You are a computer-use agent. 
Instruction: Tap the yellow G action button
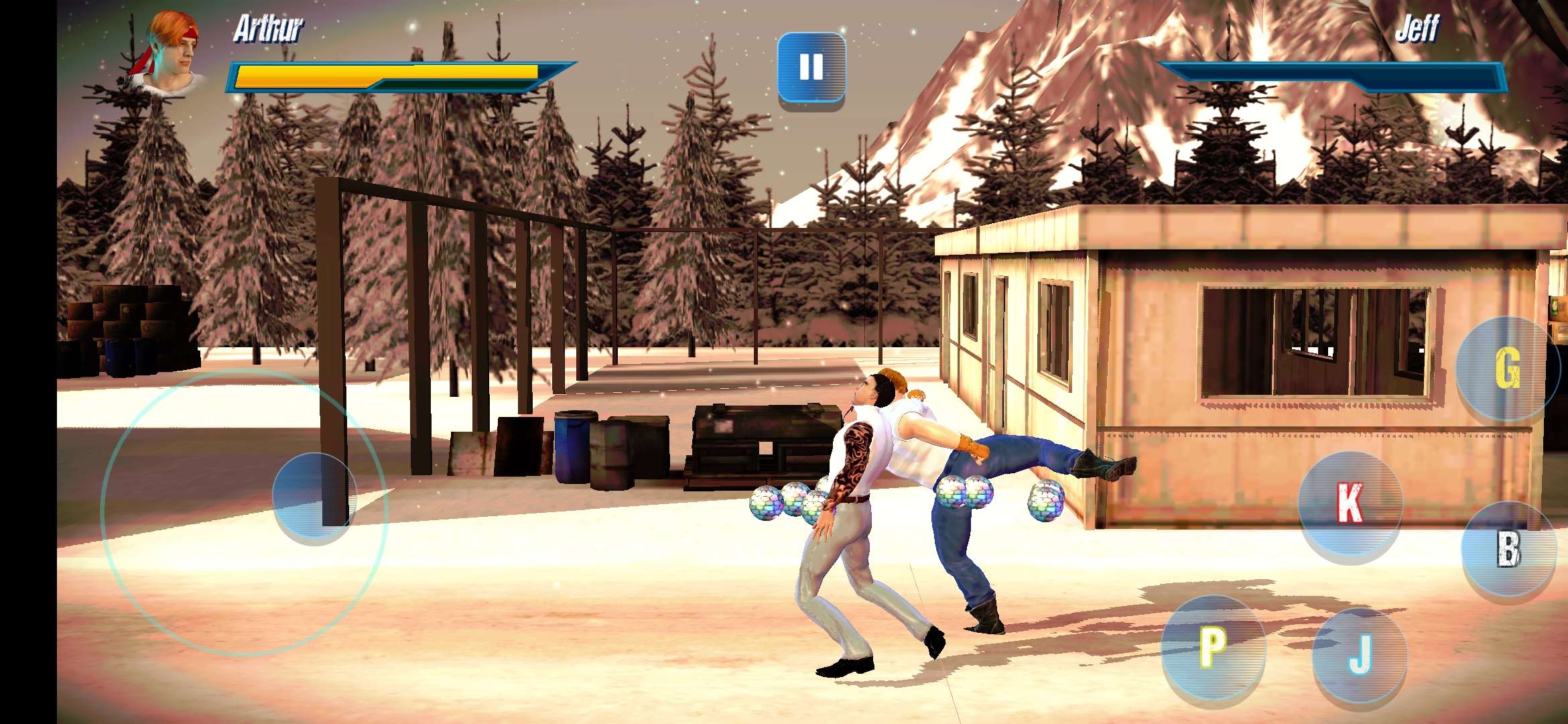(x=1507, y=368)
